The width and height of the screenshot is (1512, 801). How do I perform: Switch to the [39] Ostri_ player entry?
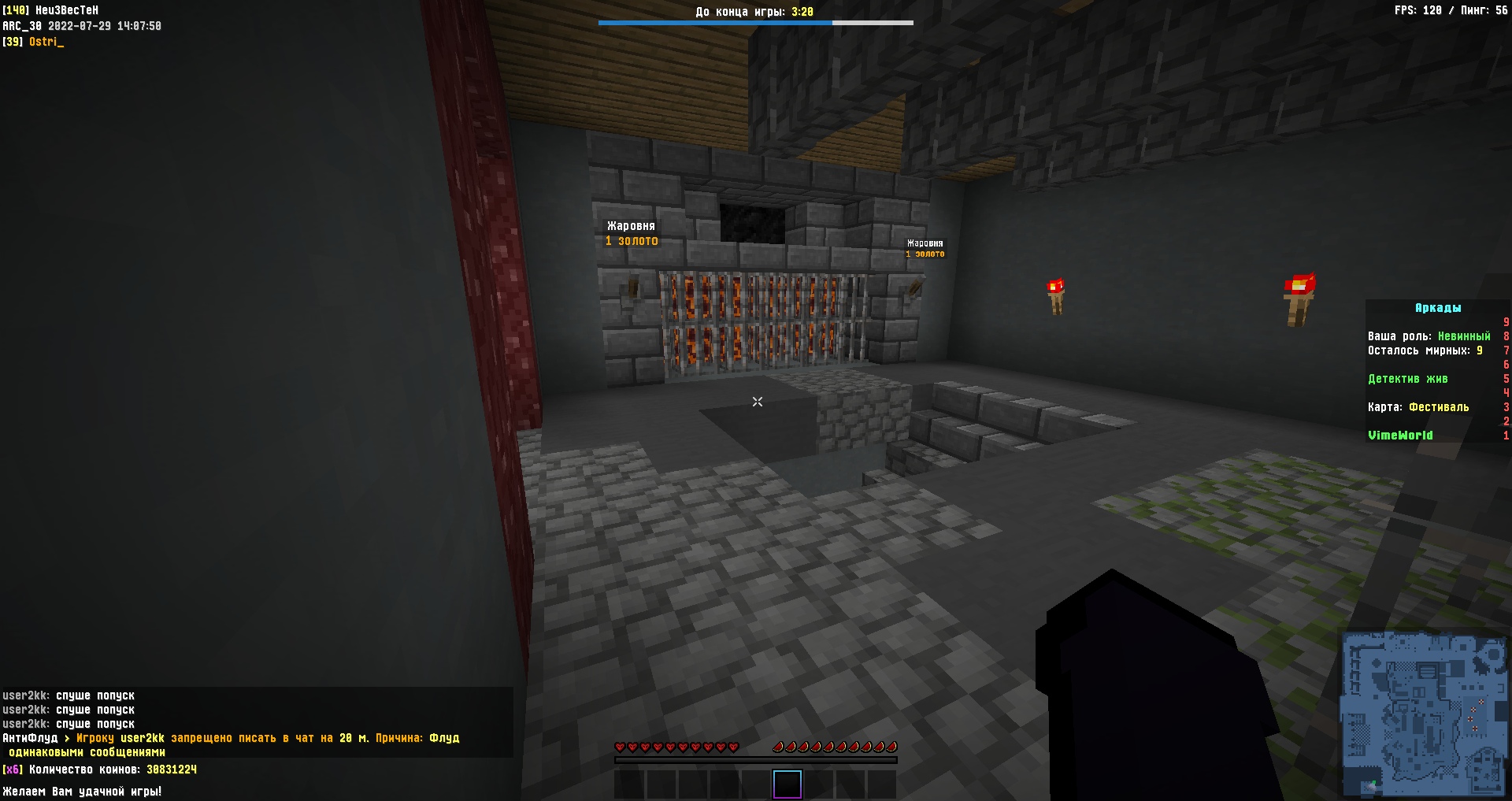click(x=34, y=42)
